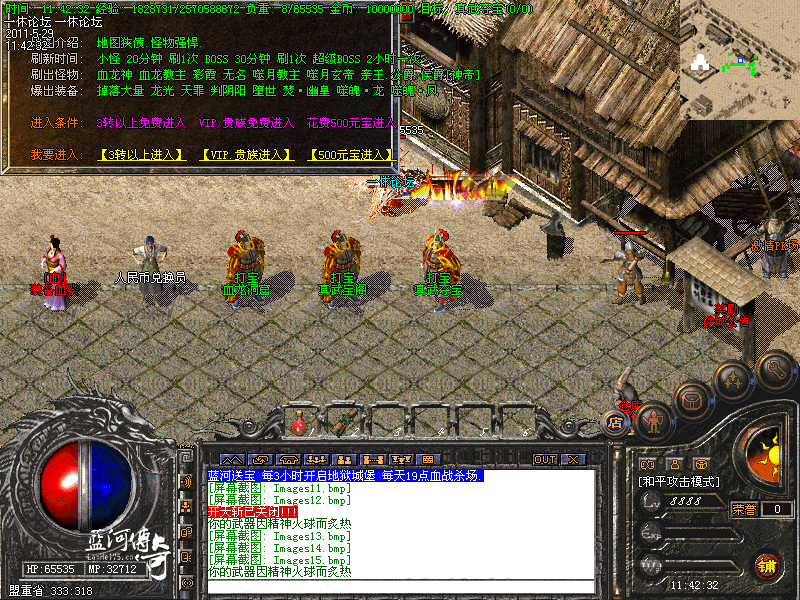Open the bag inventory round button
800x600 pixels.
692,399
